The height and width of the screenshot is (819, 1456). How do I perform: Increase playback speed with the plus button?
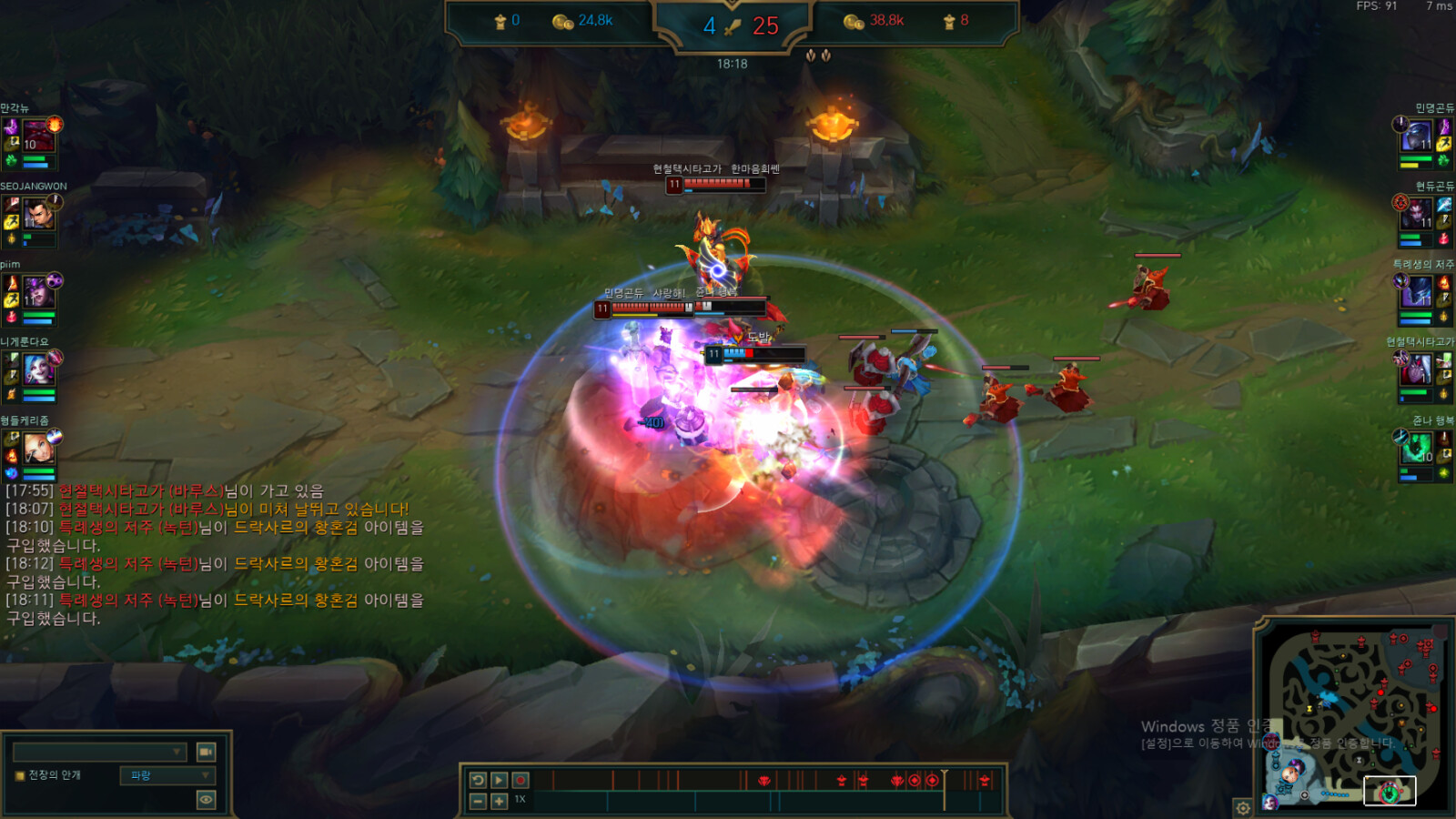pos(498,804)
